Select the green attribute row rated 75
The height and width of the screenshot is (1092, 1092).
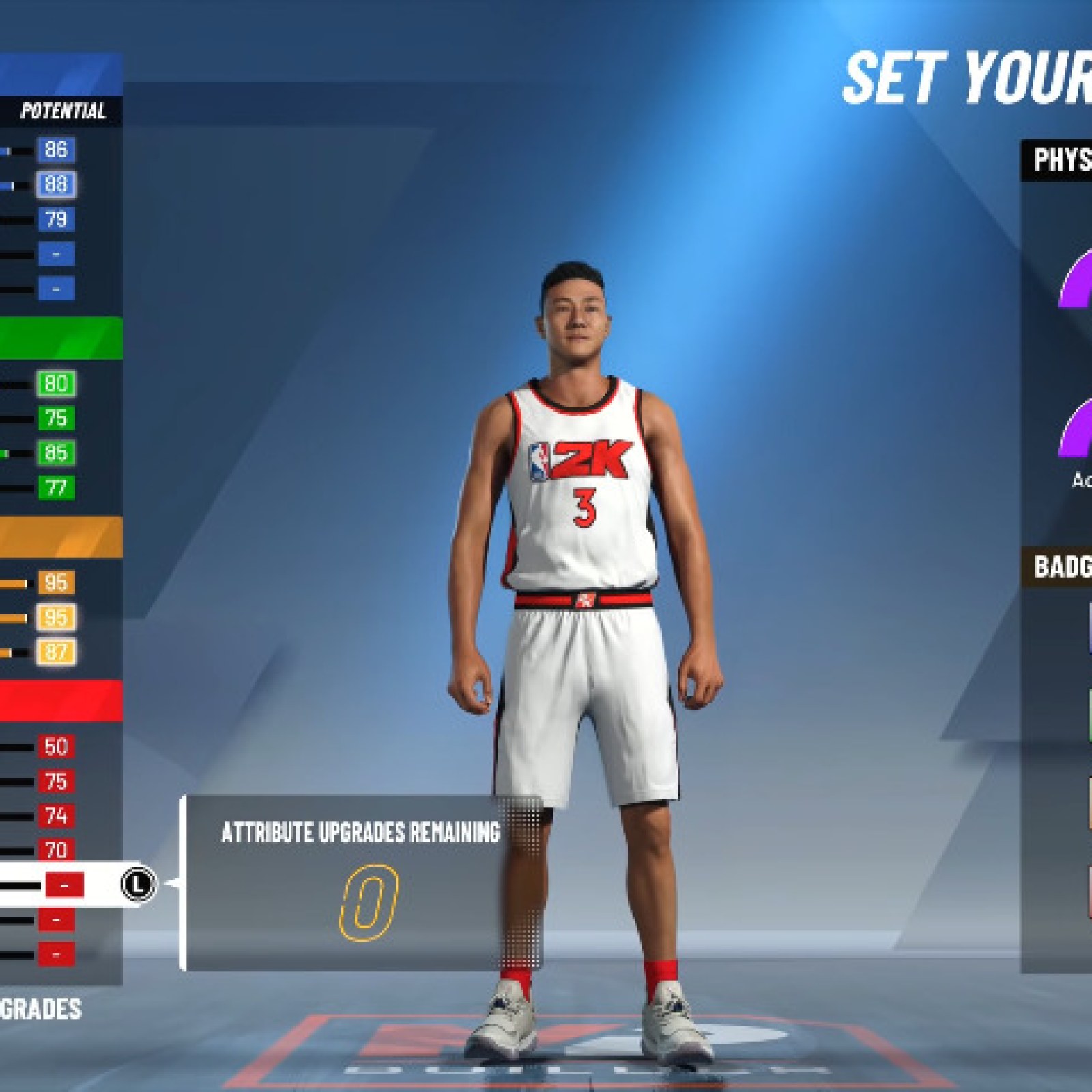click(55, 418)
